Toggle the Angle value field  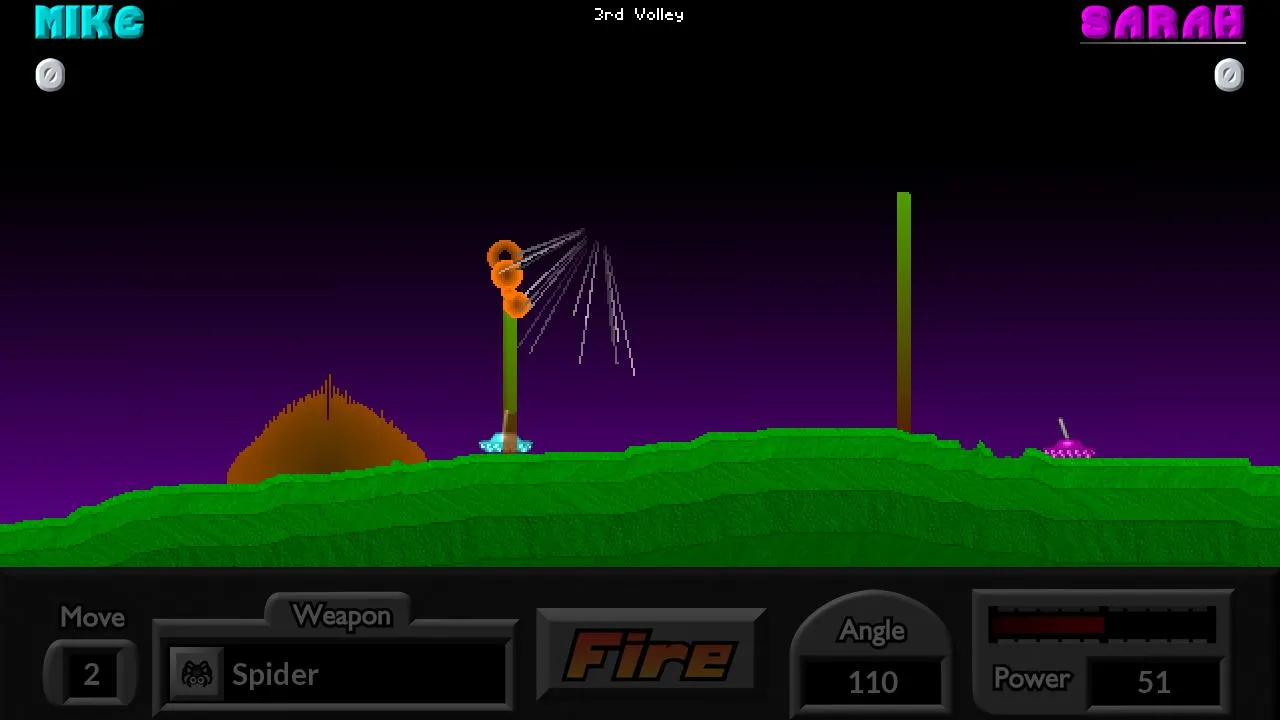[x=871, y=682]
